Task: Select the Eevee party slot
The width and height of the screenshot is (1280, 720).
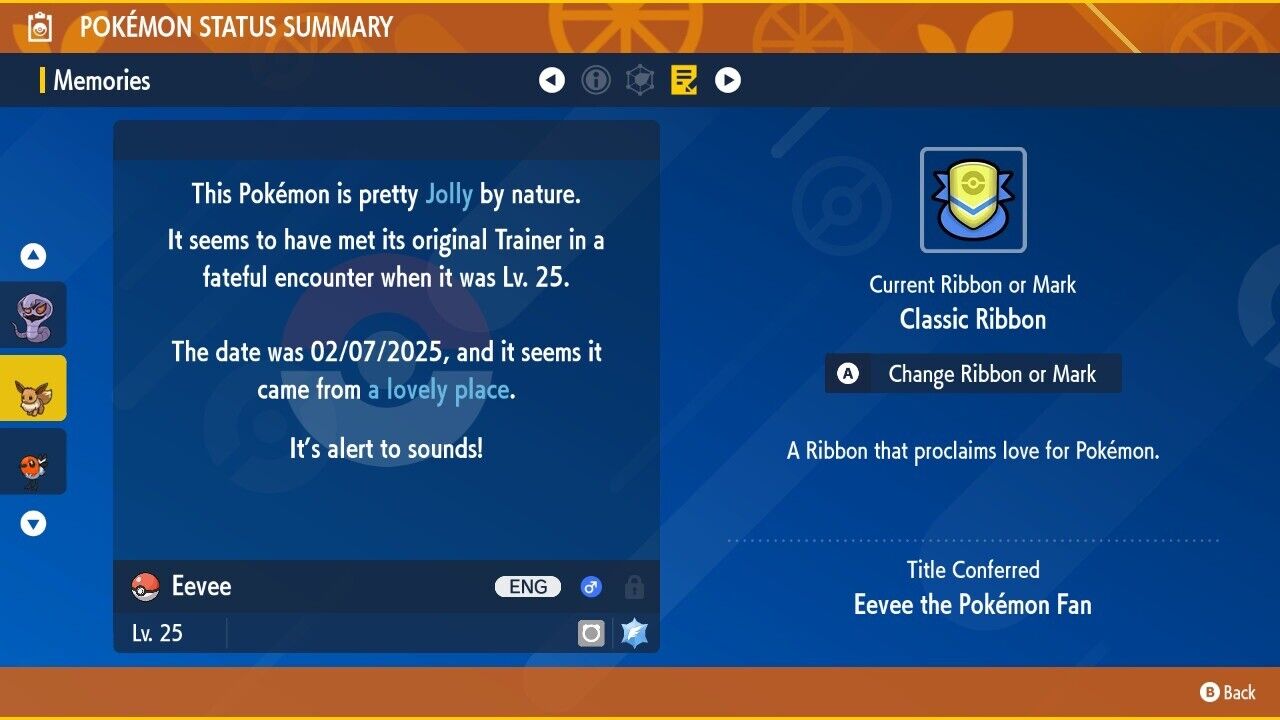Action: click(x=33, y=388)
